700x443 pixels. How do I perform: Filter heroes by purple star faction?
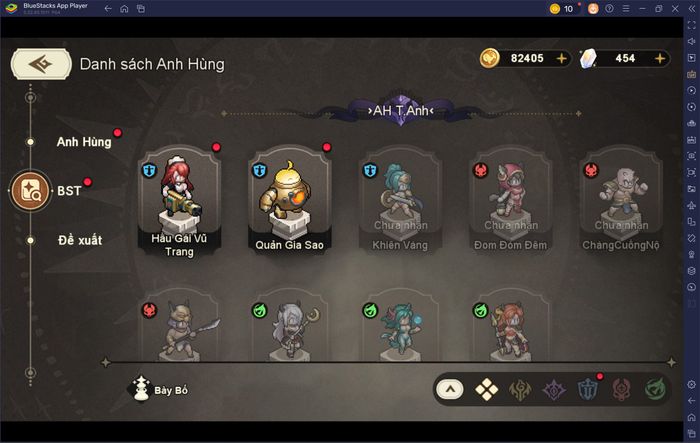pos(553,389)
